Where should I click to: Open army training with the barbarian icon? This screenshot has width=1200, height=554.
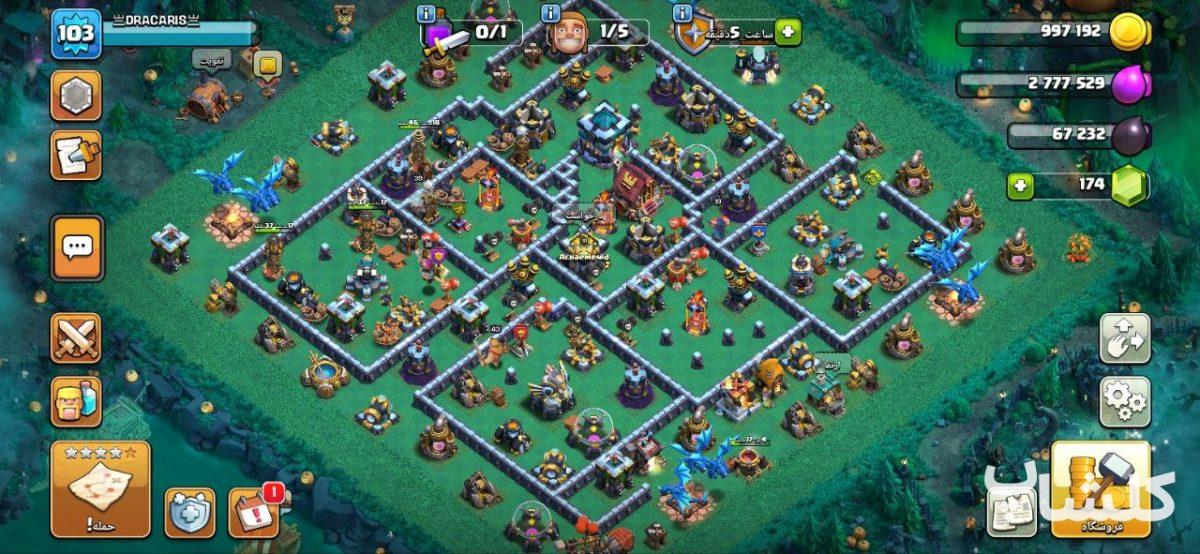(76, 400)
